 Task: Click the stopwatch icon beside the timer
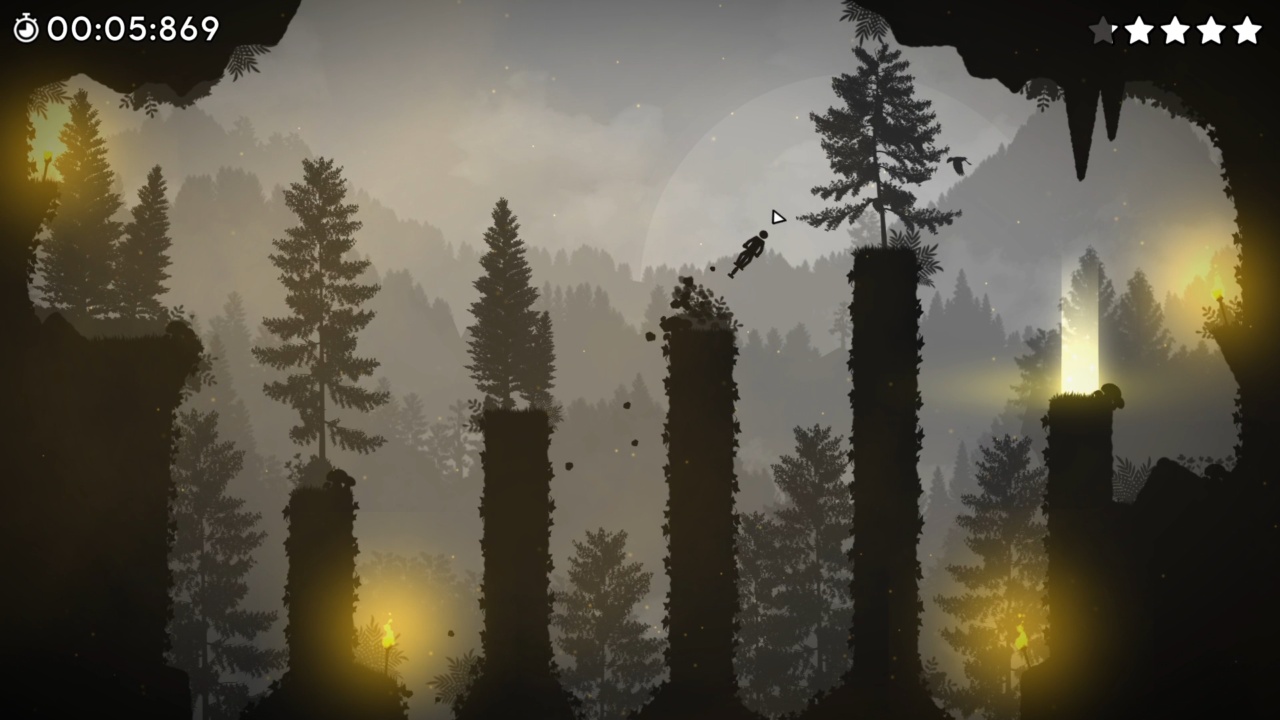[x=27, y=29]
